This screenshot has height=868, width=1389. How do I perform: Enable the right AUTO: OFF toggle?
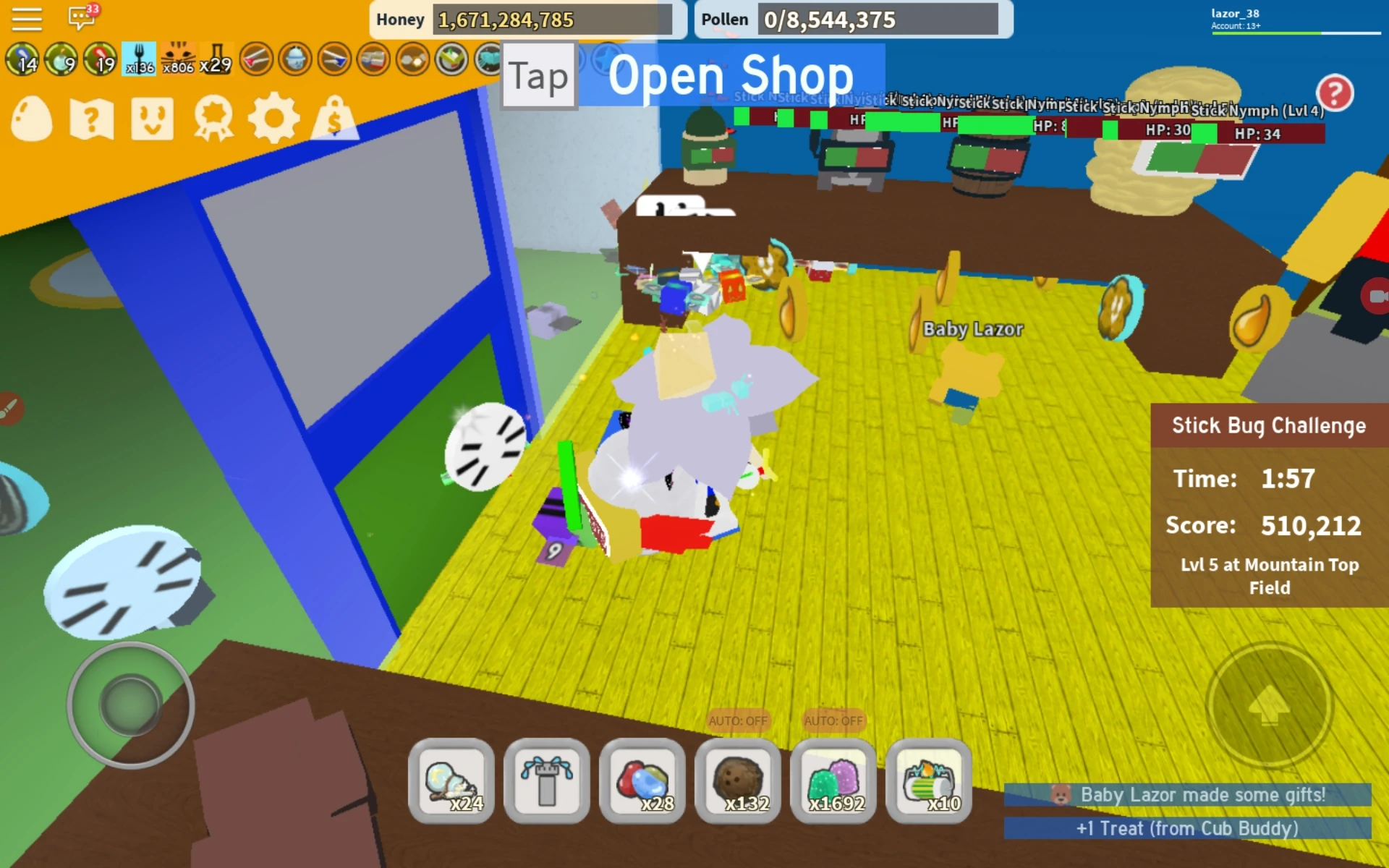(x=833, y=720)
